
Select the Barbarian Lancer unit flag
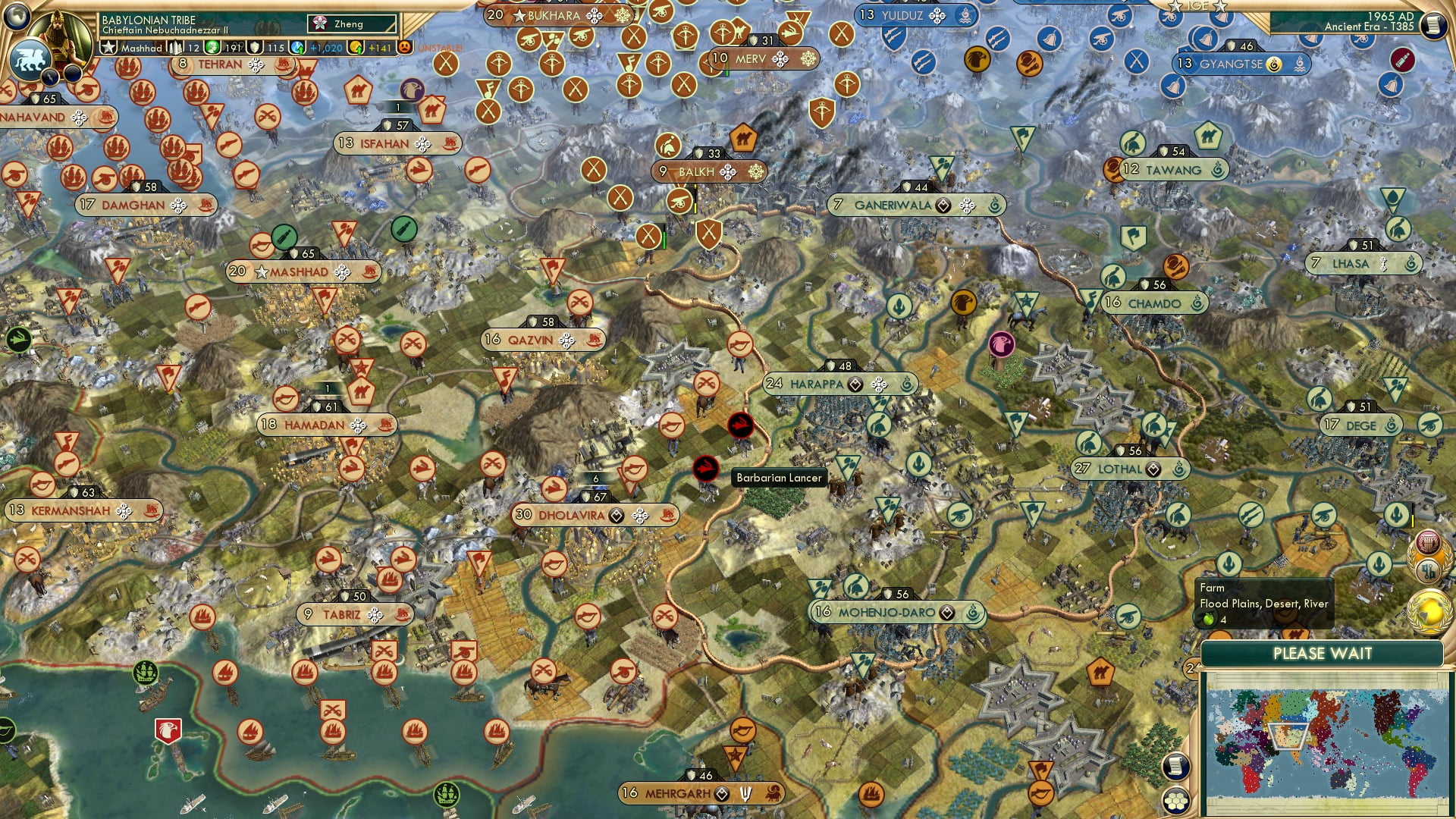click(x=704, y=469)
